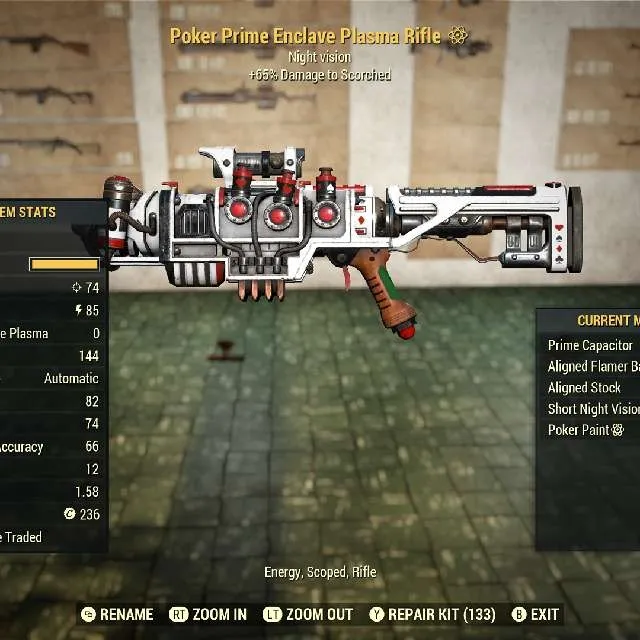Use the Repair Kit (133) option
Screen dimensions: 640x640
point(432,614)
